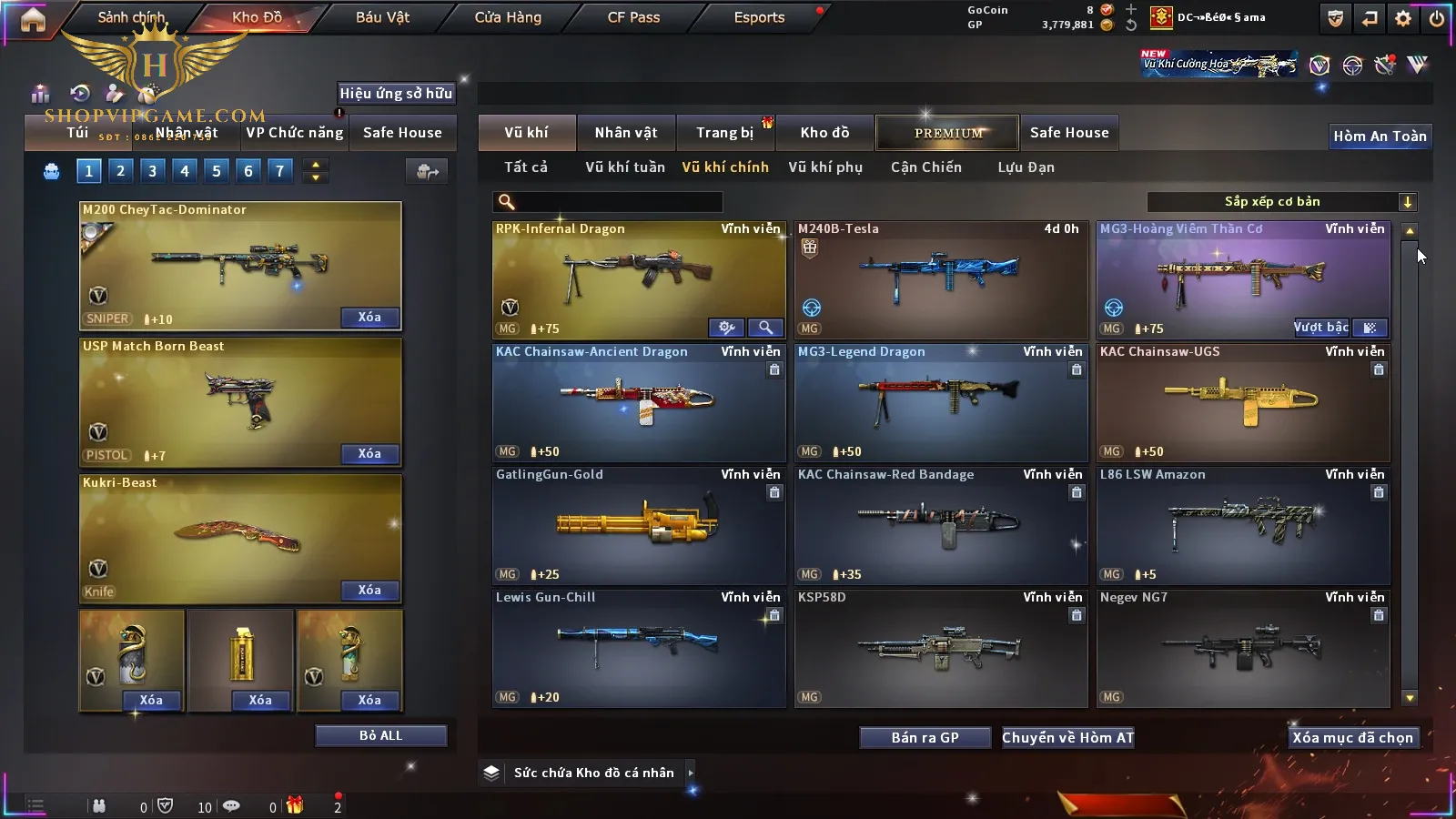Choose the GatlingGun-Gold weapon tile
The height and width of the screenshot is (819, 1456).
click(x=637, y=525)
